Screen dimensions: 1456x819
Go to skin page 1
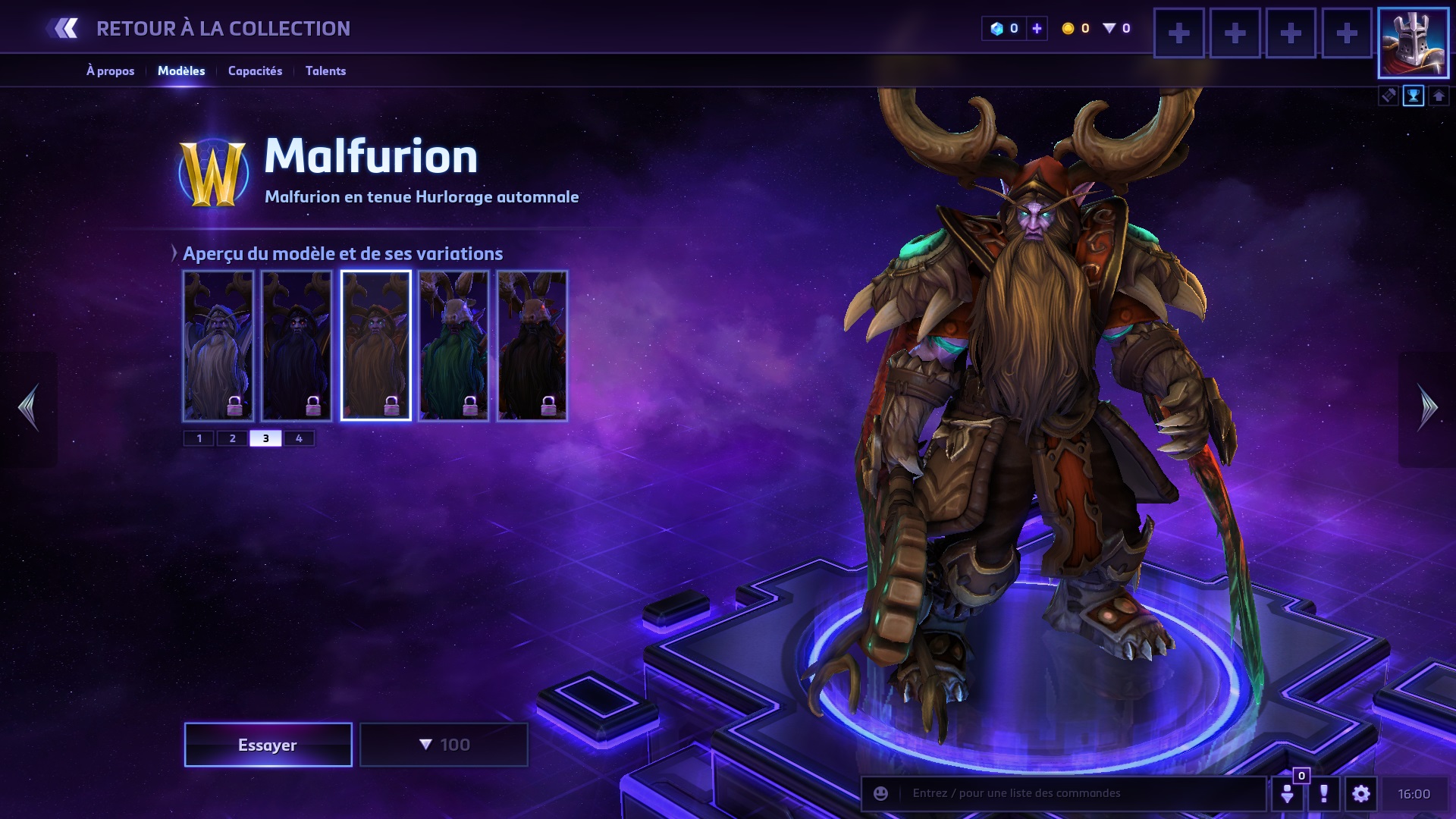click(199, 438)
